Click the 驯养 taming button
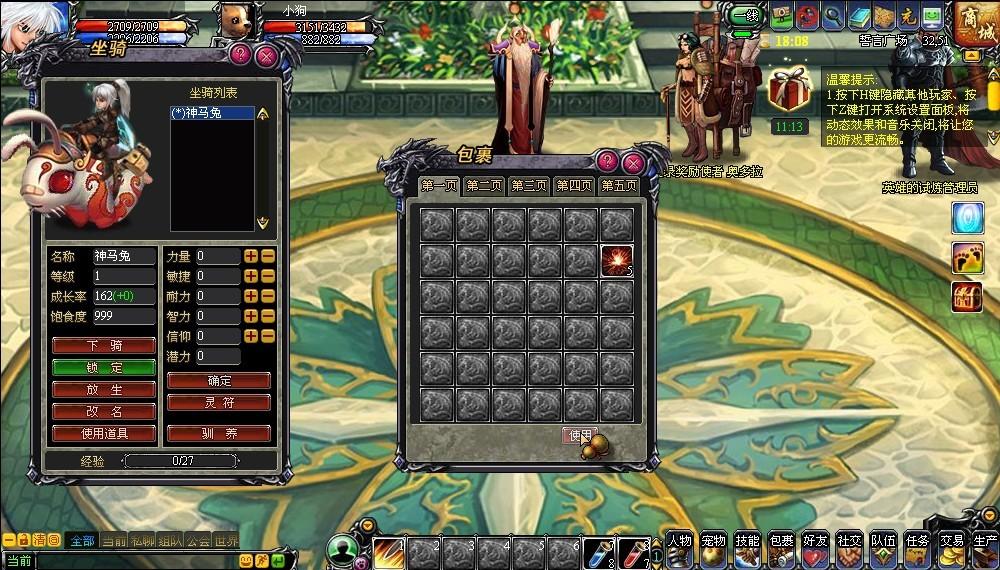The width and height of the screenshot is (1000, 570). tap(219, 434)
